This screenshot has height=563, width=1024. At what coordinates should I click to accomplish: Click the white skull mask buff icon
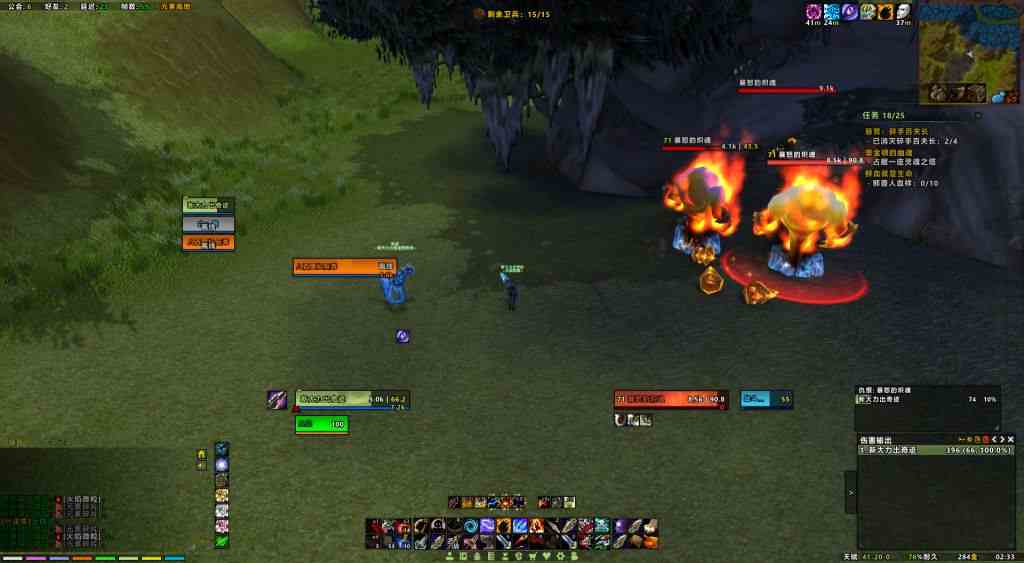click(903, 12)
